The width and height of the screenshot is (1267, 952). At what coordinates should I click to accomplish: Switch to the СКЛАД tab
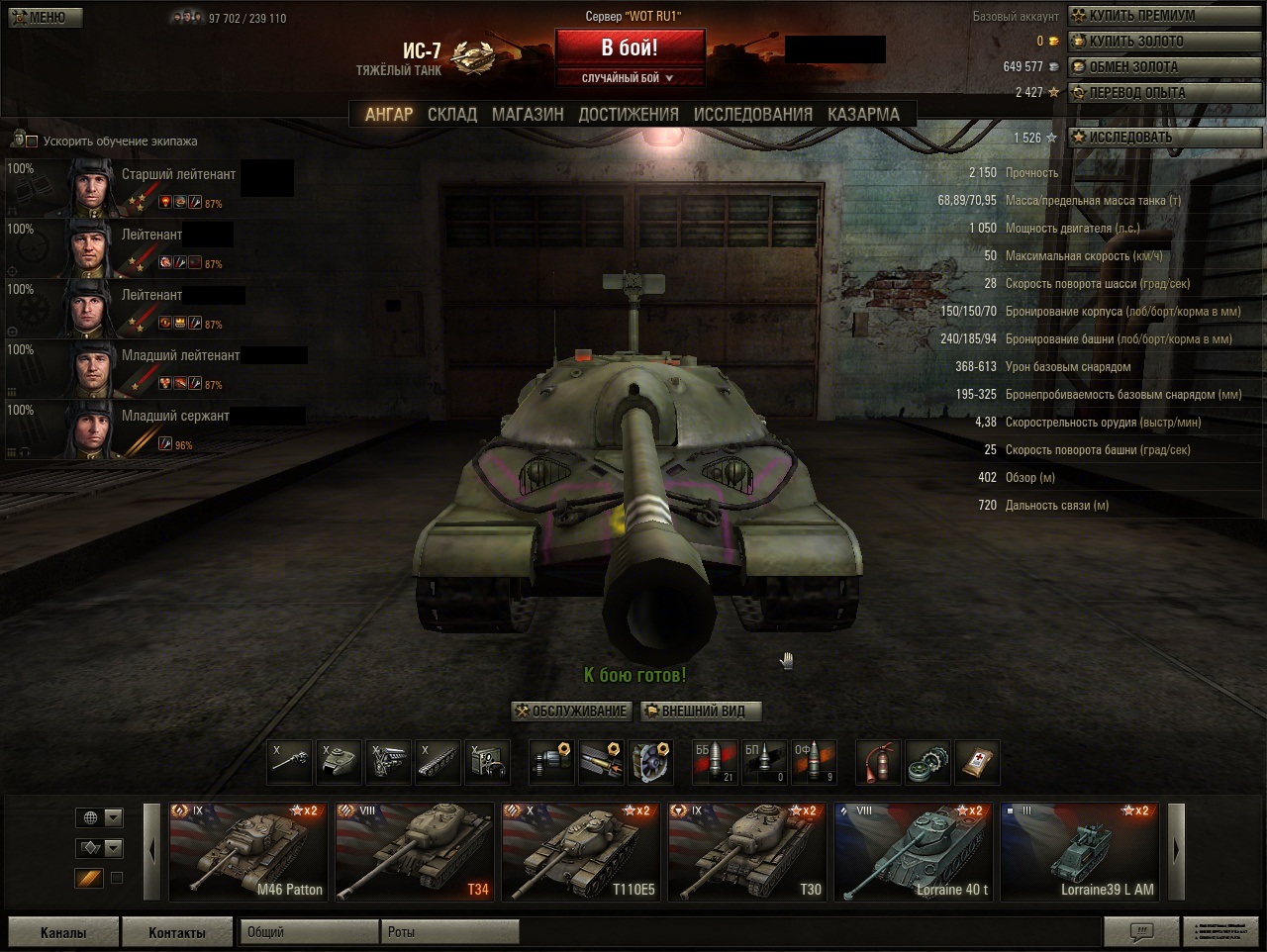[x=452, y=115]
